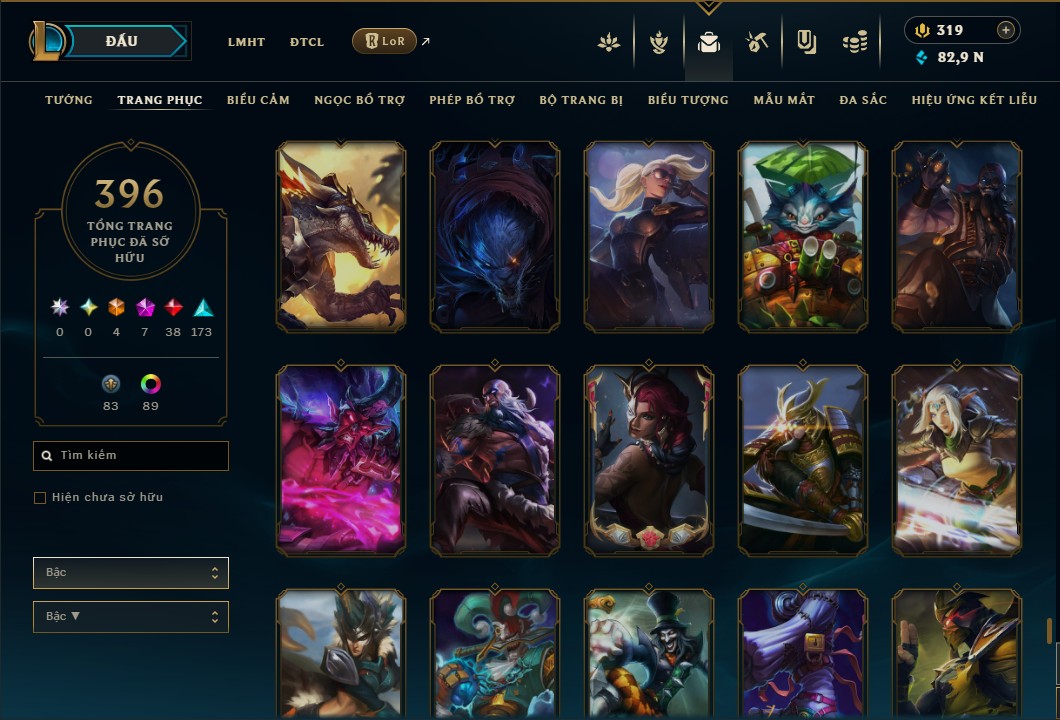Toggle the Hiện chưa sở hữu checkbox
Screen dimensions: 1060x720
click(x=40, y=498)
